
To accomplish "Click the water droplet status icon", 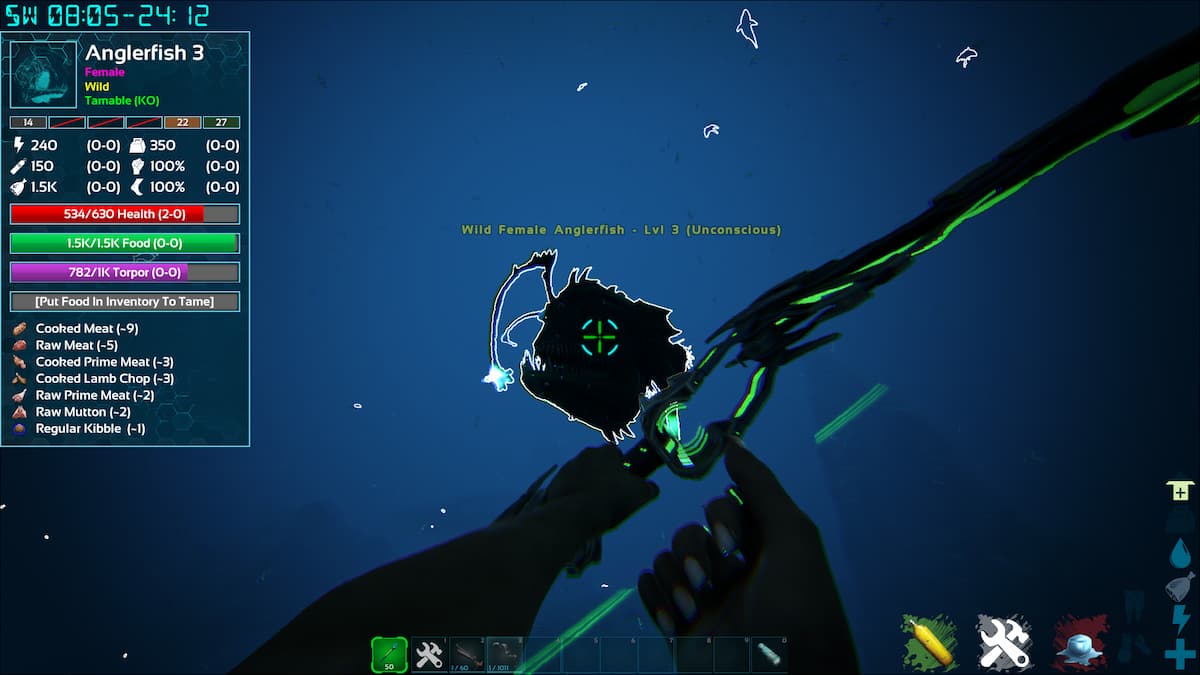I will coord(1179,553).
